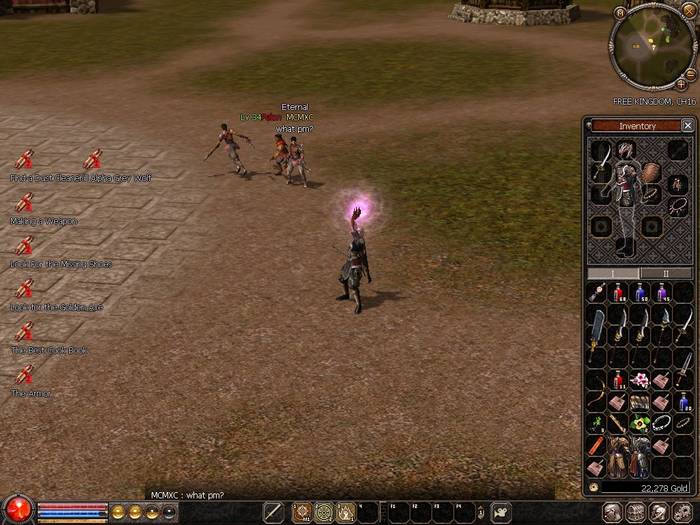
Task: Activate the first skill in the quickslot bar
Action: (301, 512)
